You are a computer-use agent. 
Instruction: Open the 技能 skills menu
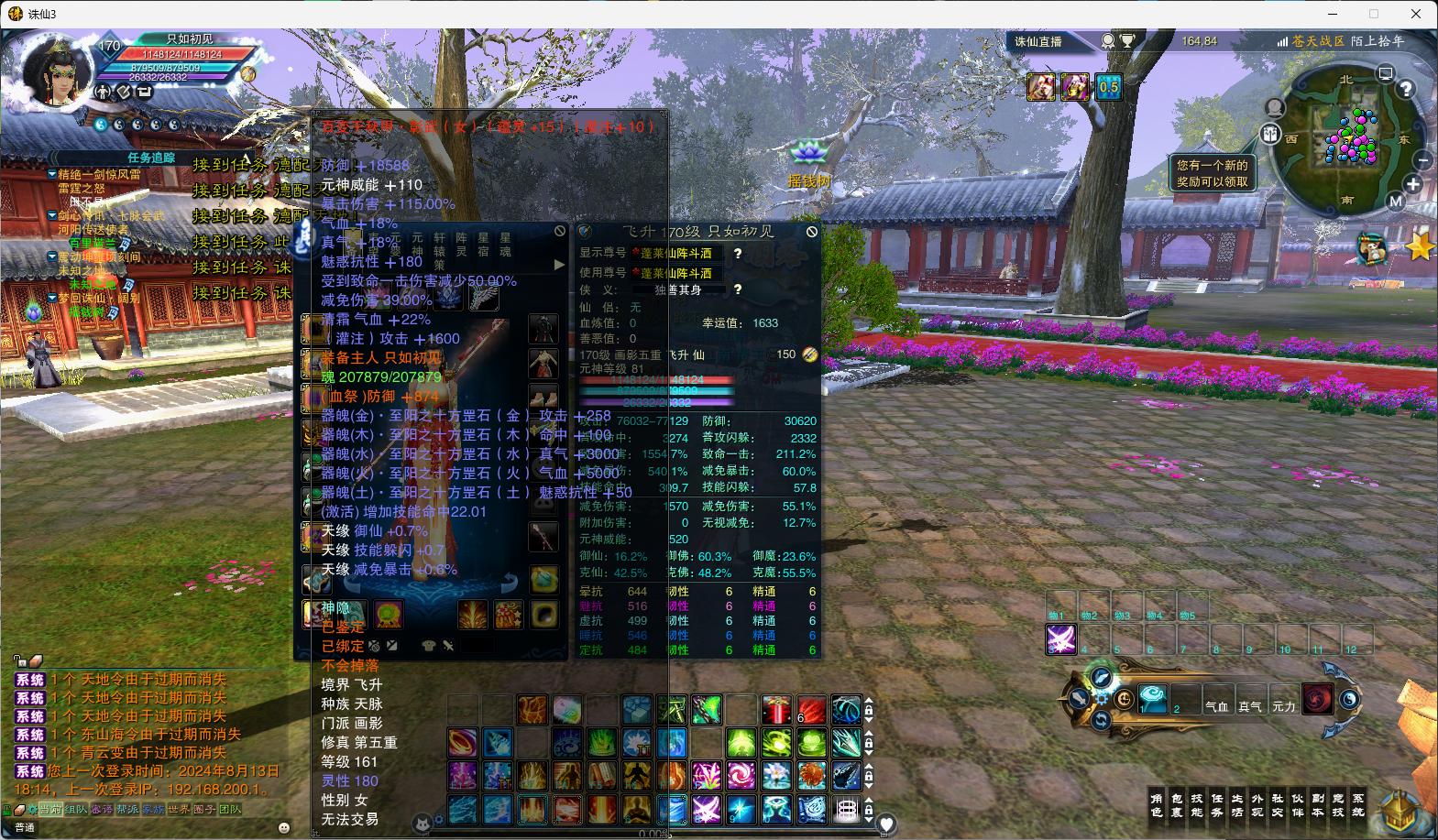pyautogui.click(x=1197, y=805)
